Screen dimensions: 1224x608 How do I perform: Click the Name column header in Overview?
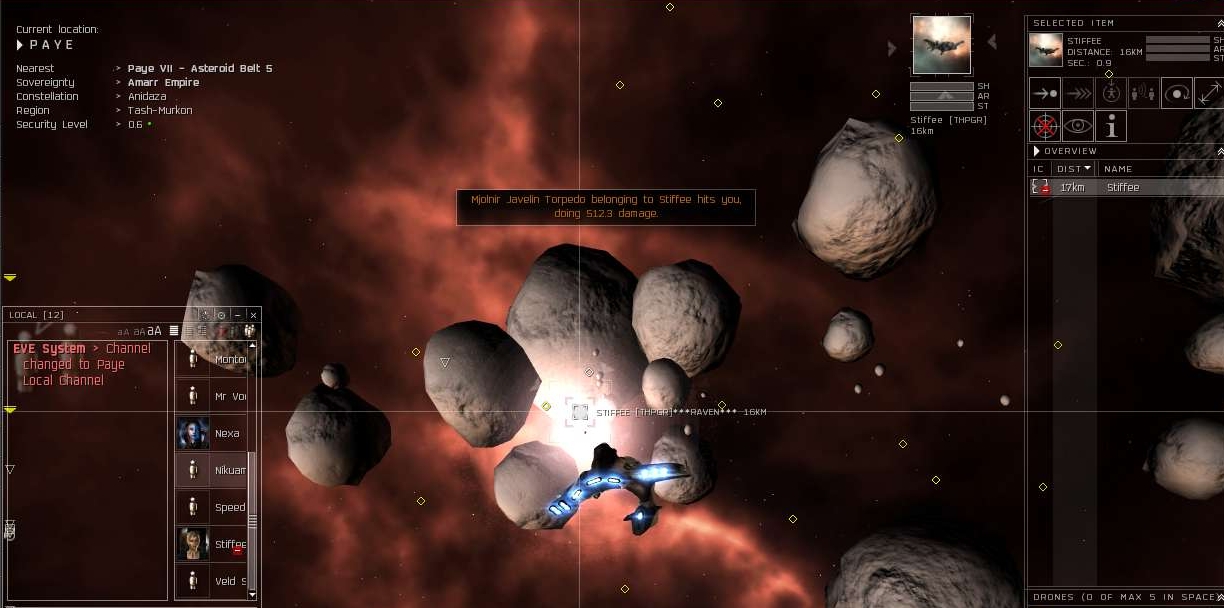click(x=1118, y=169)
